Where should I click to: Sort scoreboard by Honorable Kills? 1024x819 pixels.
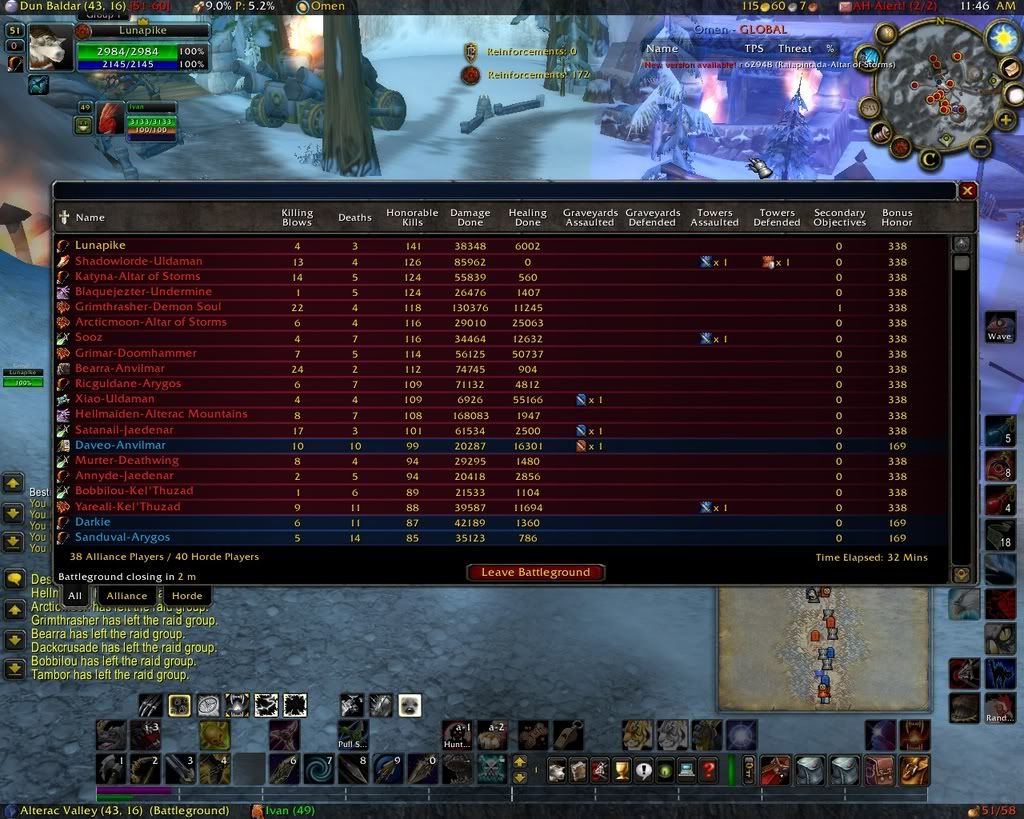pyautogui.click(x=412, y=217)
